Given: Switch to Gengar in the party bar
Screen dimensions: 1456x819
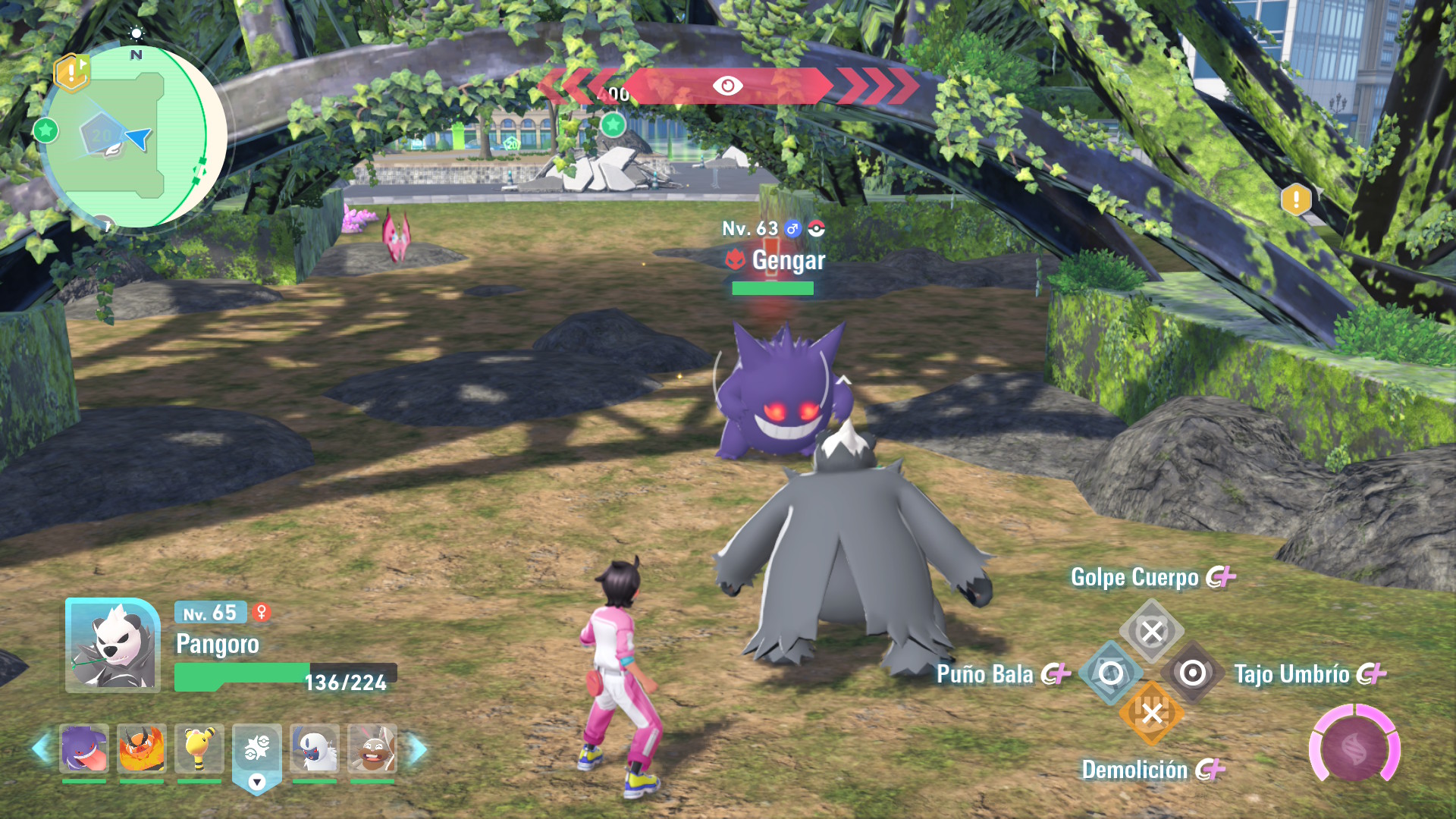Looking at the screenshot, I should pos(84,749).
